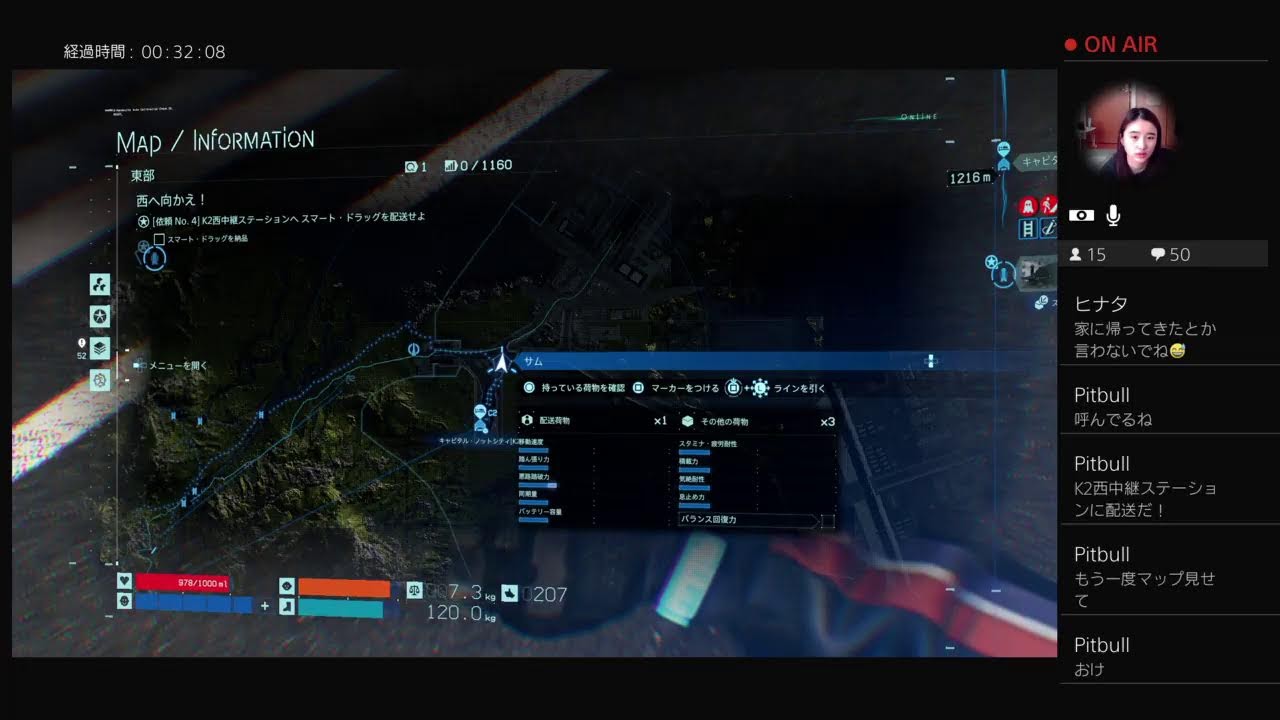The height and width of the screenshot is (720, 1280).
Task: Open the comment count with 50 comments
Action: point(1170,254)
